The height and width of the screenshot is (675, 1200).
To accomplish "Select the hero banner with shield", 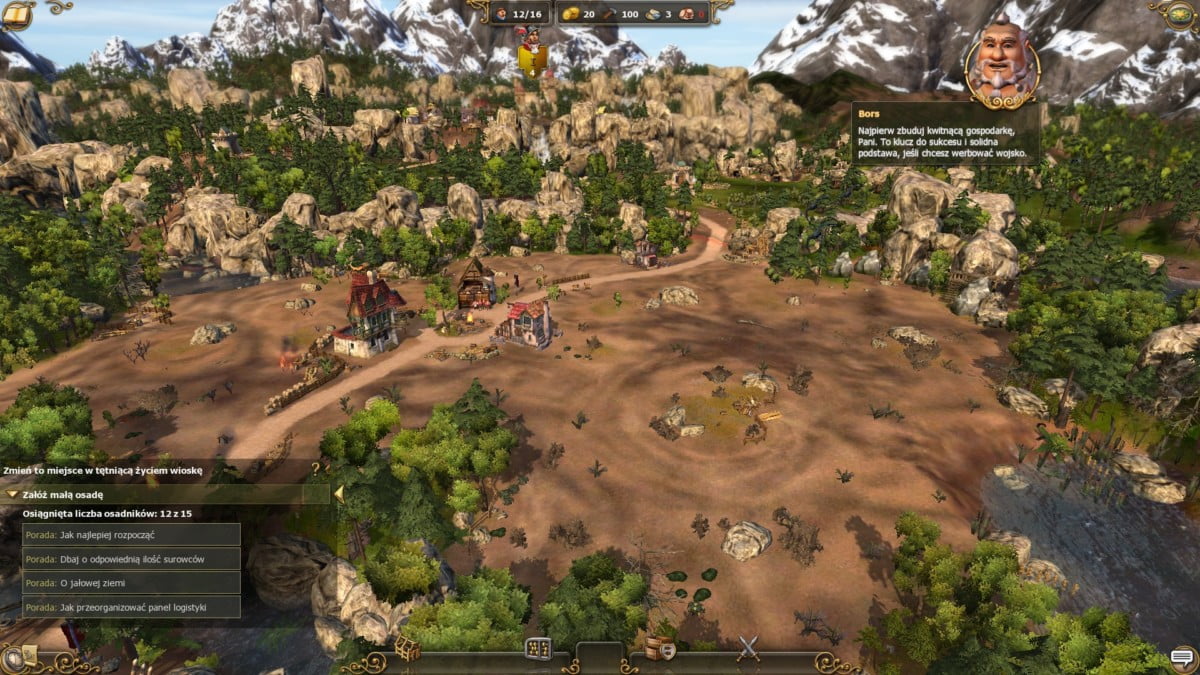I will 530,55.
